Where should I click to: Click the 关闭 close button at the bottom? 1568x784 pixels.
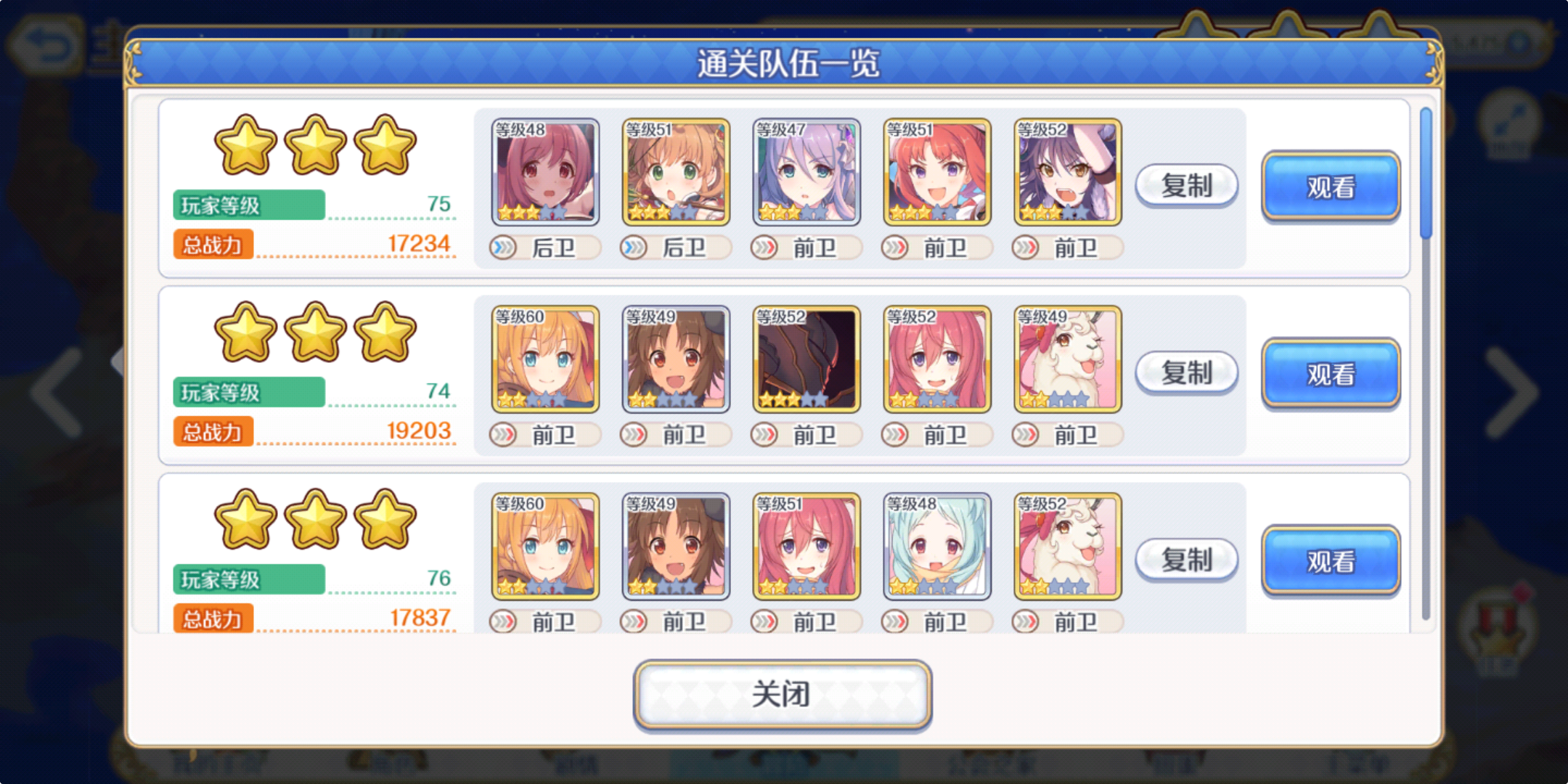[x=783, y=695]
